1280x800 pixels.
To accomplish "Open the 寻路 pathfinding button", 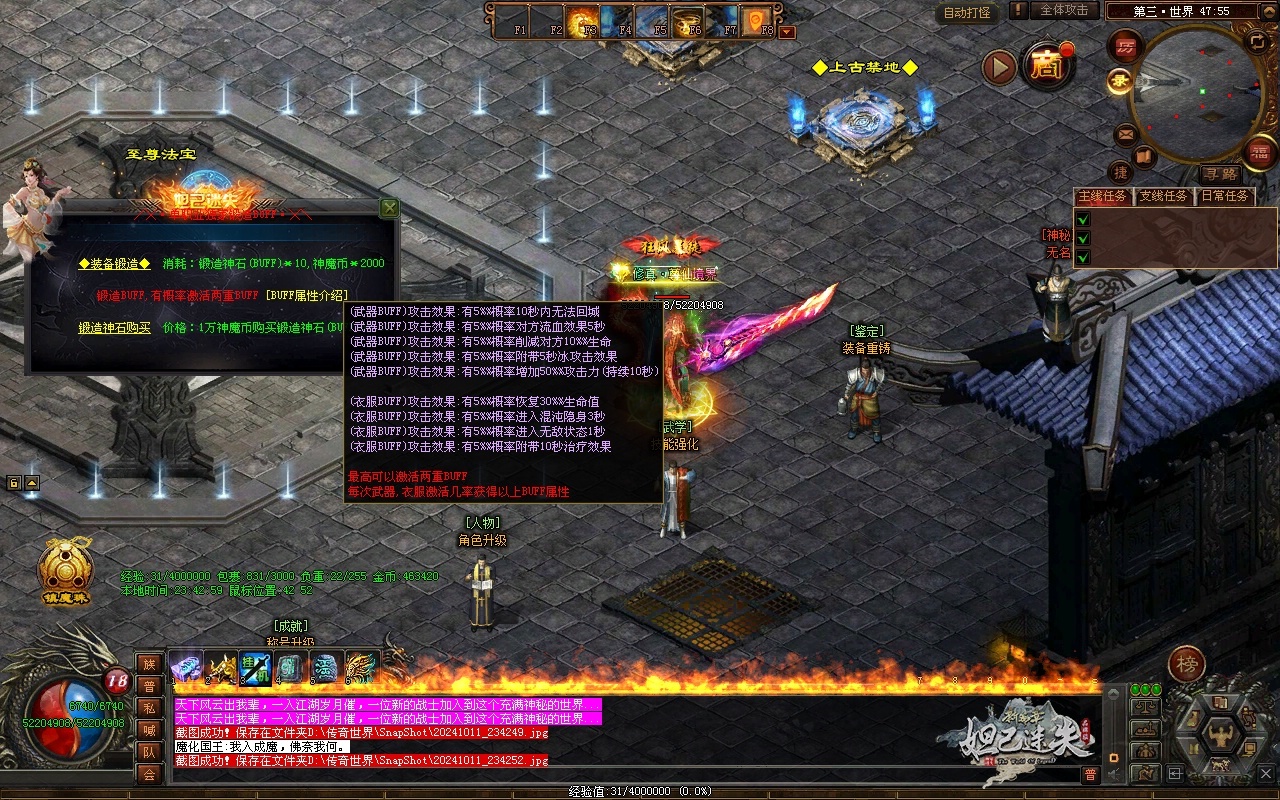I will click(1219, 173).
